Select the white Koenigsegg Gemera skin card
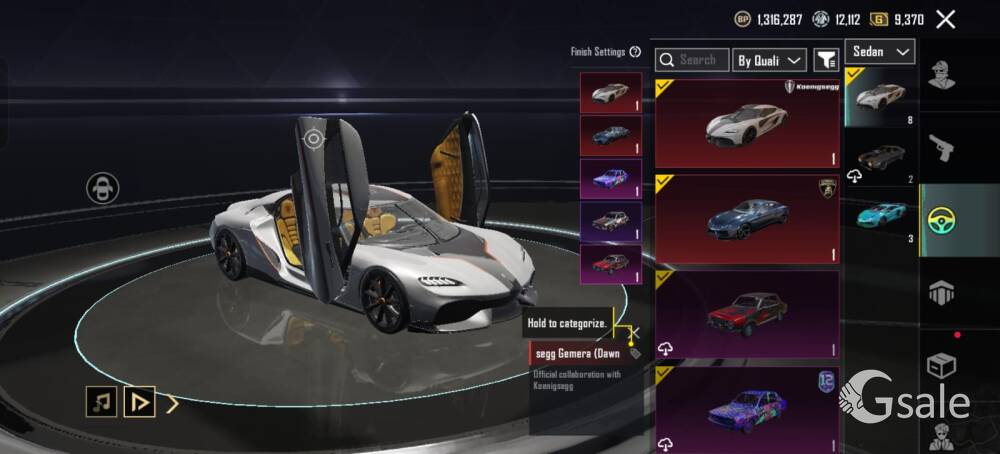This screenshot has height=454, width=1000. coord(747,123)
